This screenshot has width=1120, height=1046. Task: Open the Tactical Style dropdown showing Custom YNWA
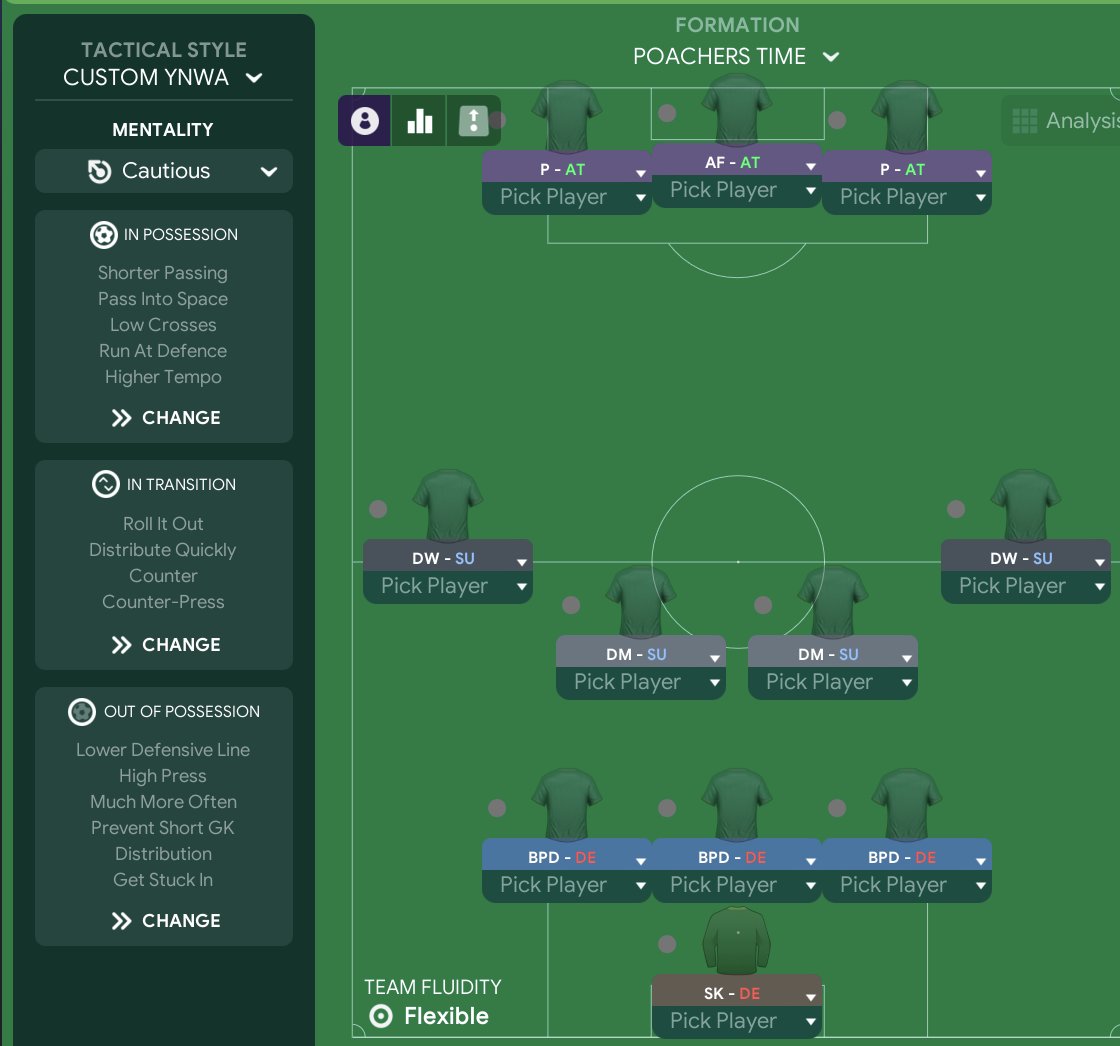[163, 77]
